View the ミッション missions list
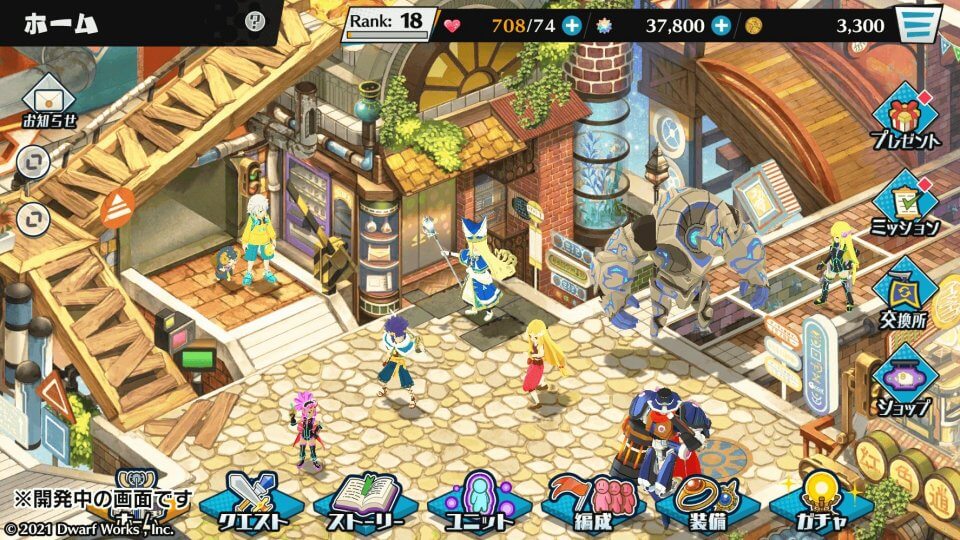The width and height of the screenshot is (960, 540). coord(905,205)
